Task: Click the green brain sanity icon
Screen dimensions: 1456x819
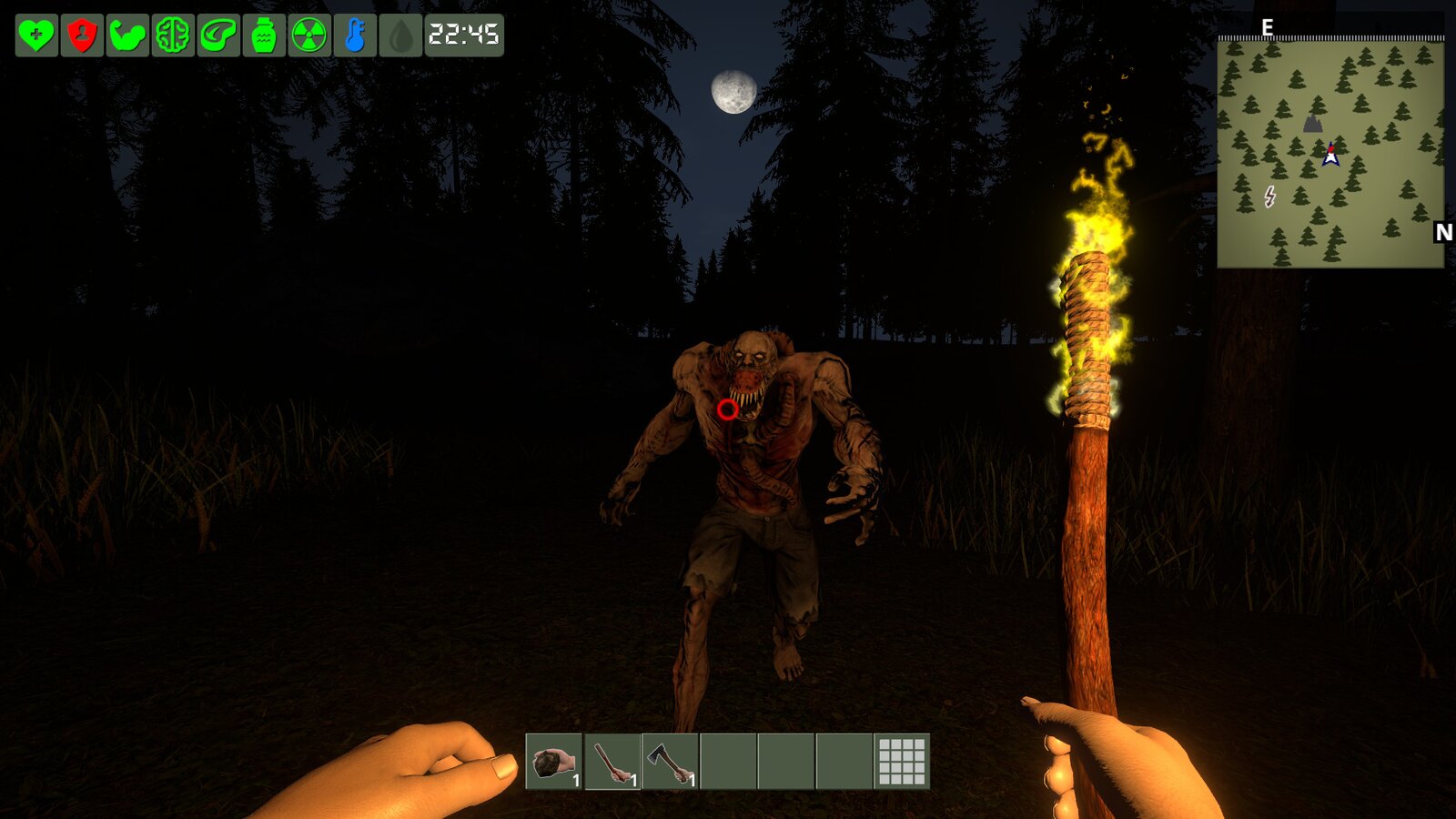Action: [x=173, y=35]
